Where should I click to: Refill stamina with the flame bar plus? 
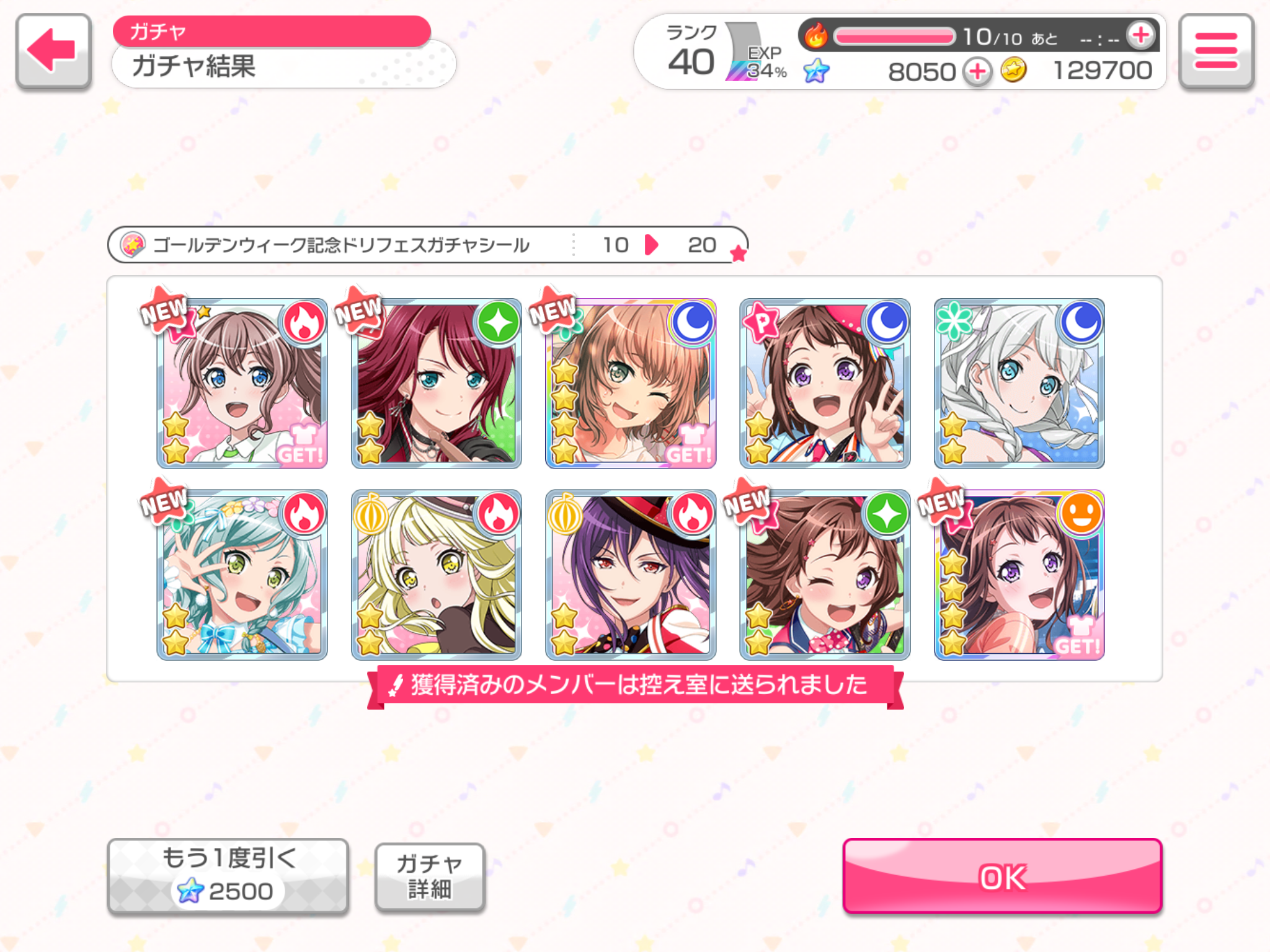[x=1140, y=36]
